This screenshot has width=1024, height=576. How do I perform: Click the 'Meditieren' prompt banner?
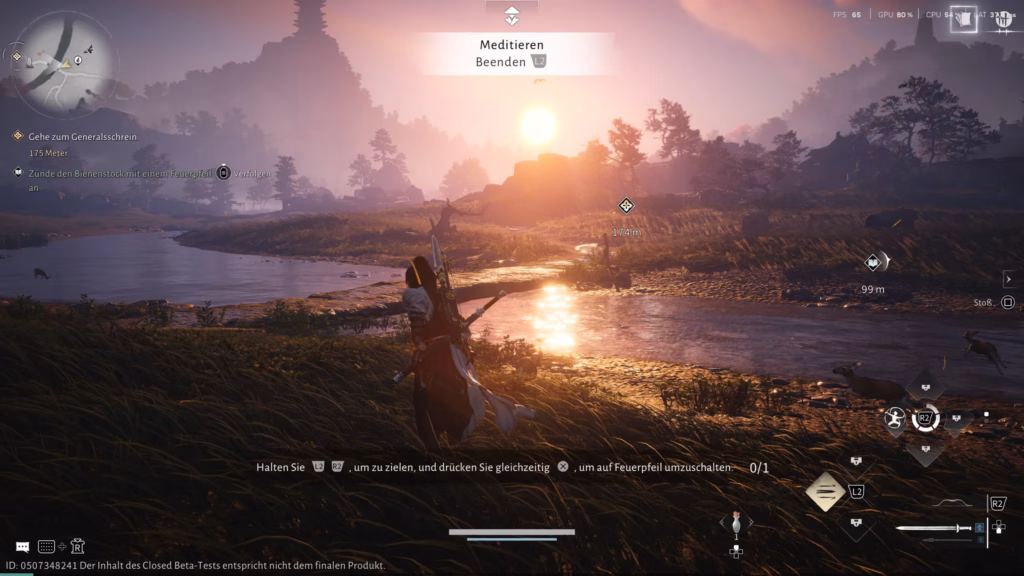click(512, 45)
